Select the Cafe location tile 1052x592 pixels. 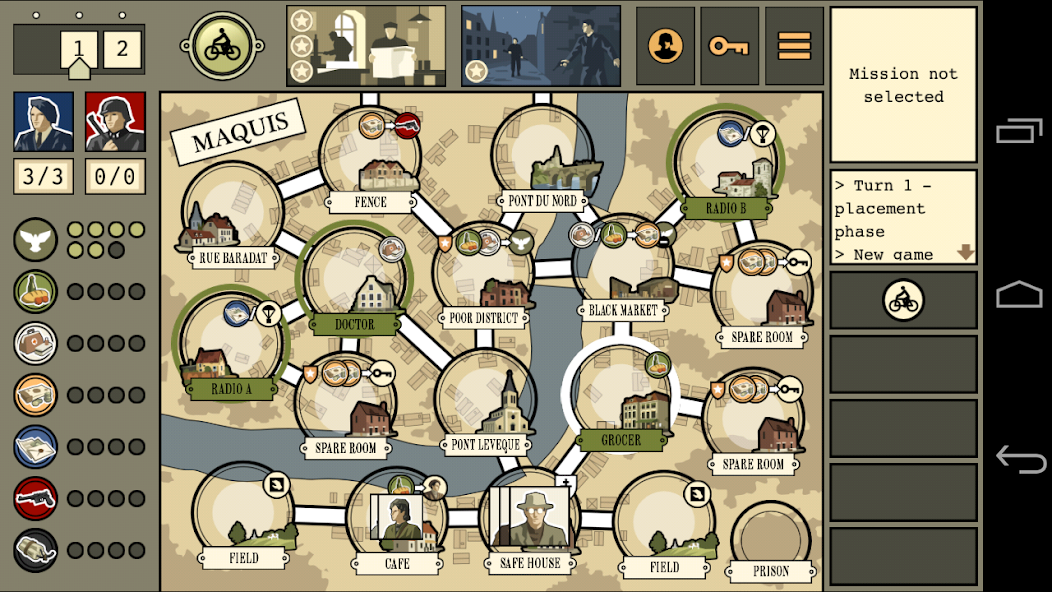point(397,520)
